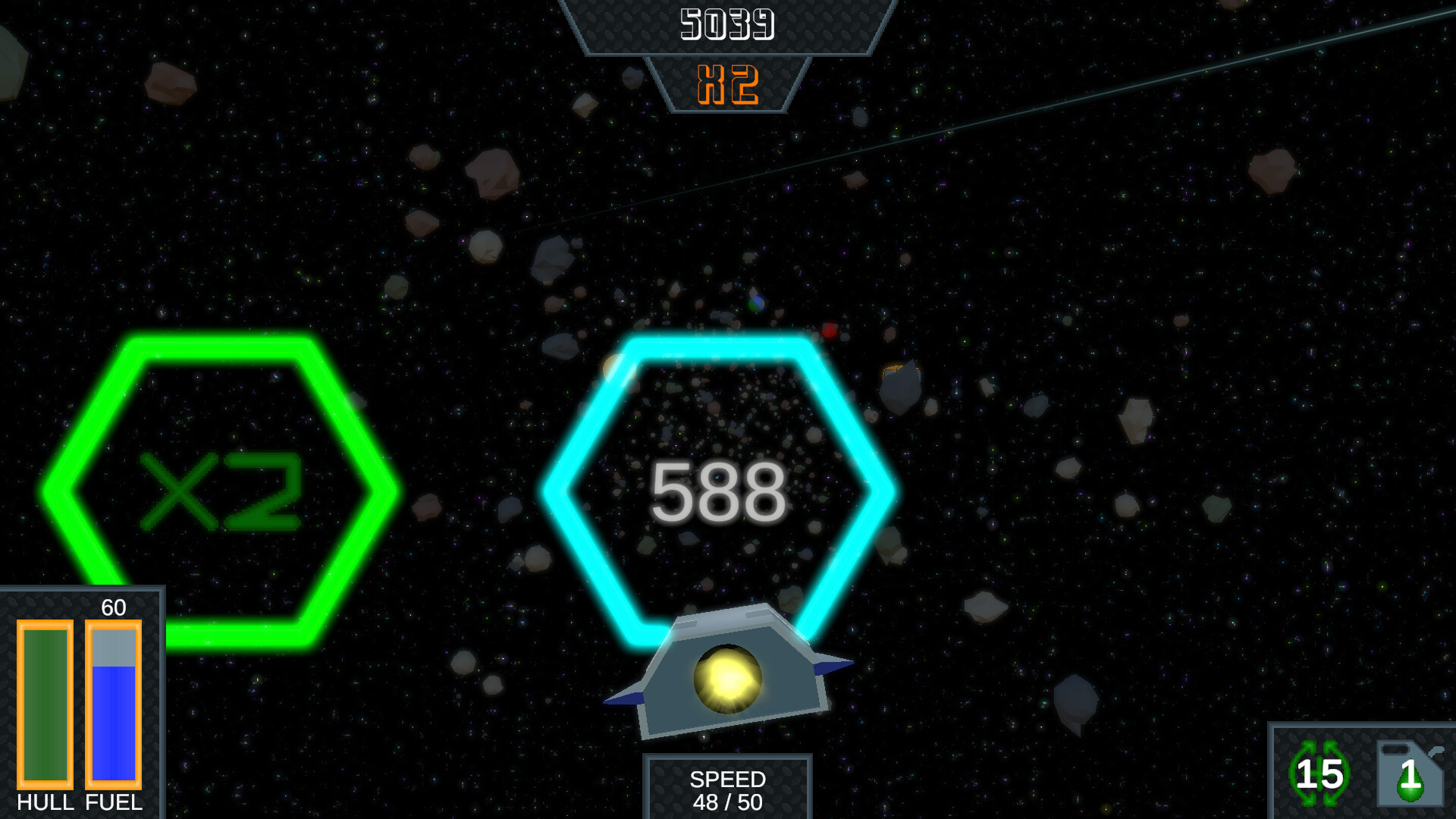Click the blue FUEL level bar
Image resolution: width=1456 pixels, height=819 pixels.
click(x=114, y=720)
